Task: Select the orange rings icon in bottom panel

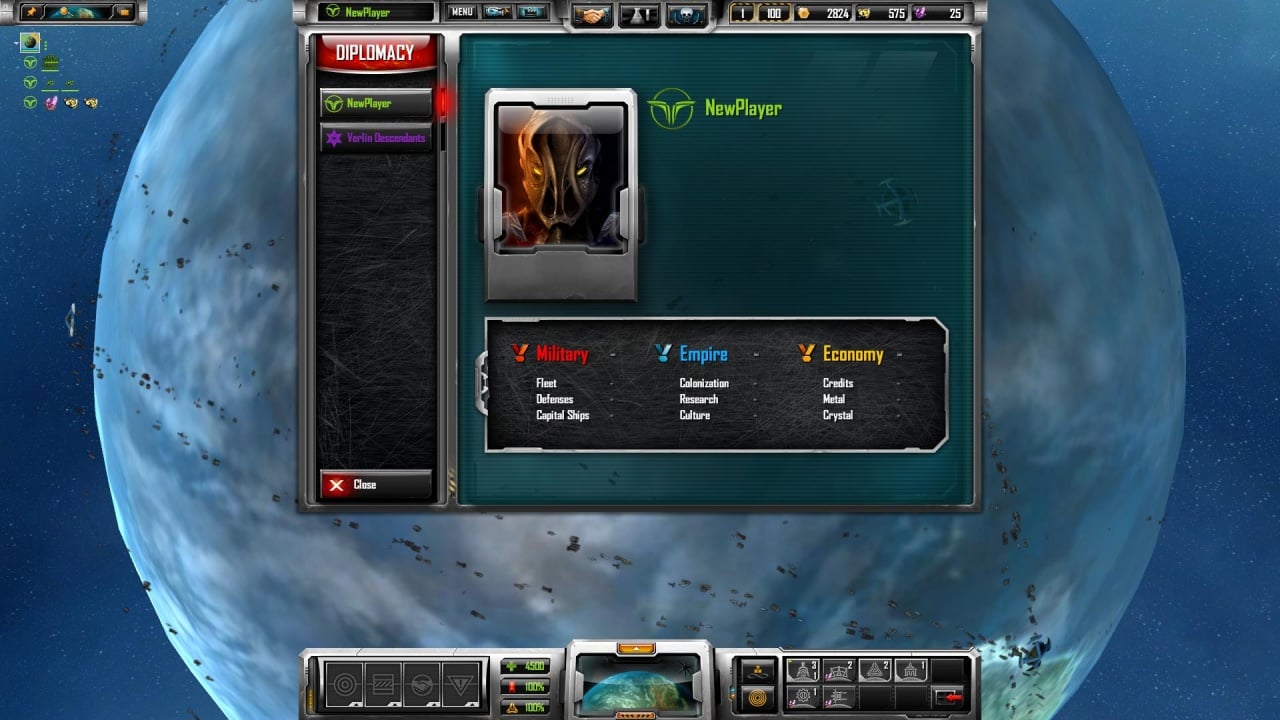Action: pyautogui.click(x=758, y=696)
